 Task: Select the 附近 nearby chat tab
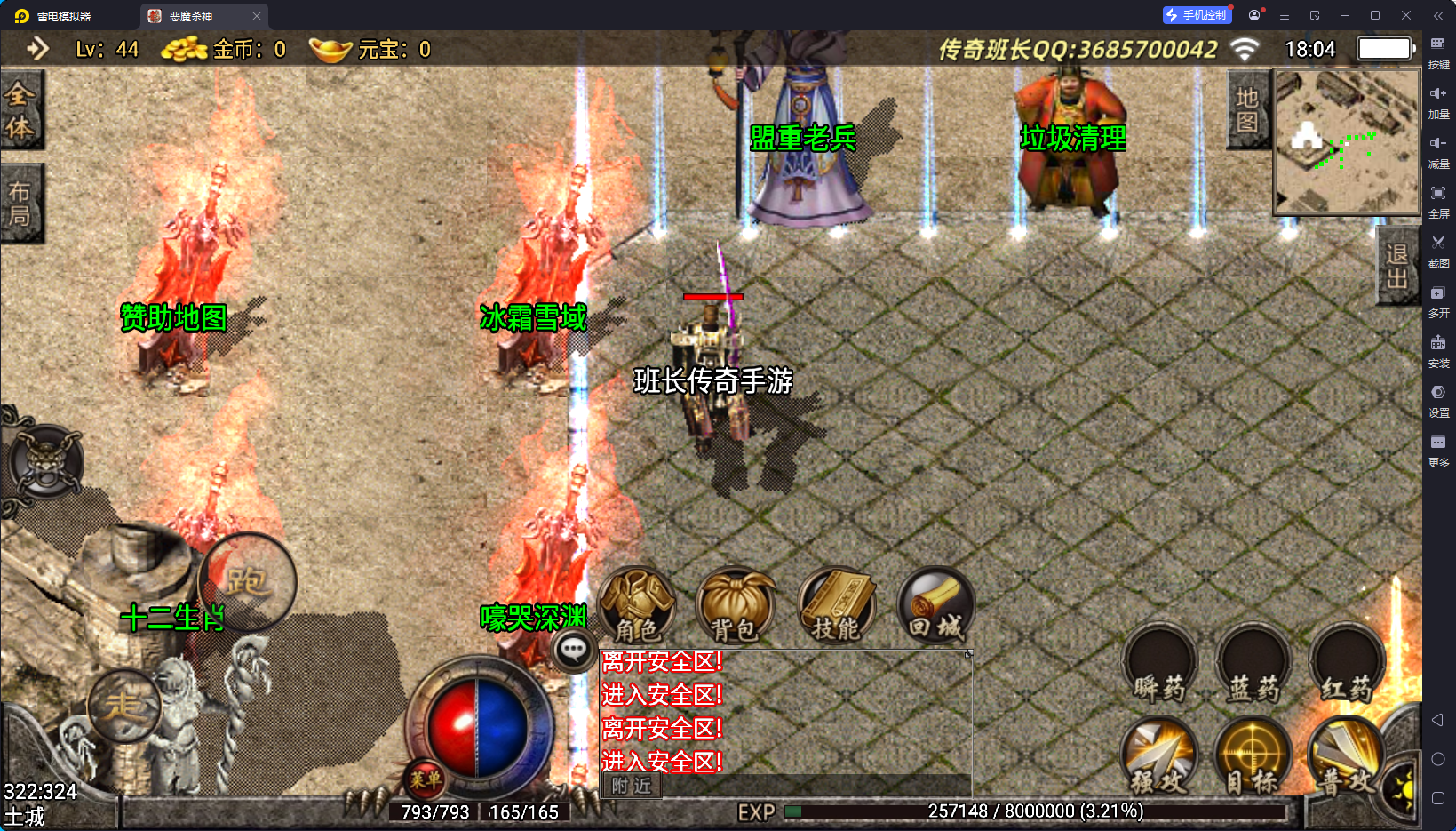pos(632,786)
